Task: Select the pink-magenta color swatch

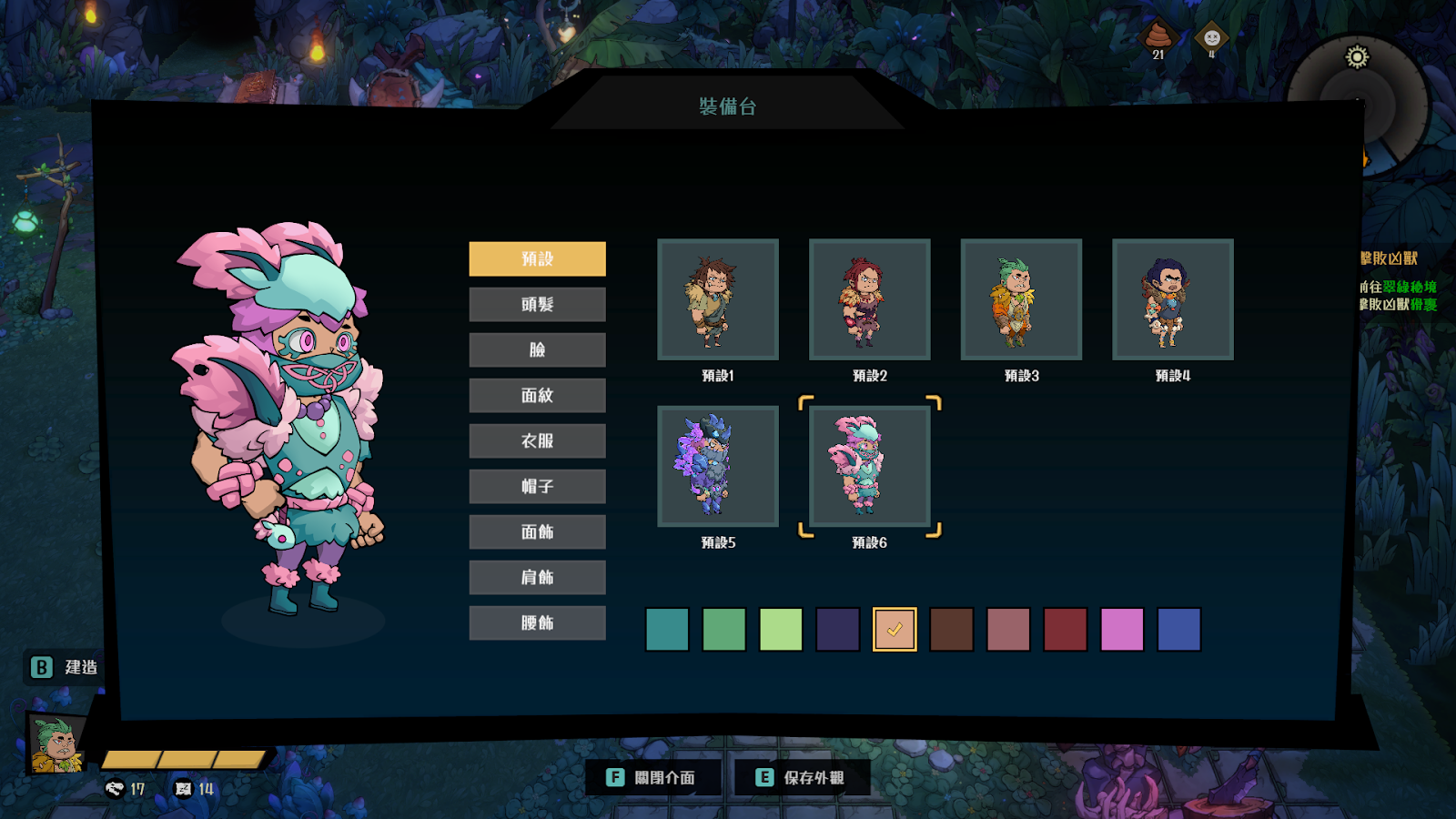Action: (1122, 630)
